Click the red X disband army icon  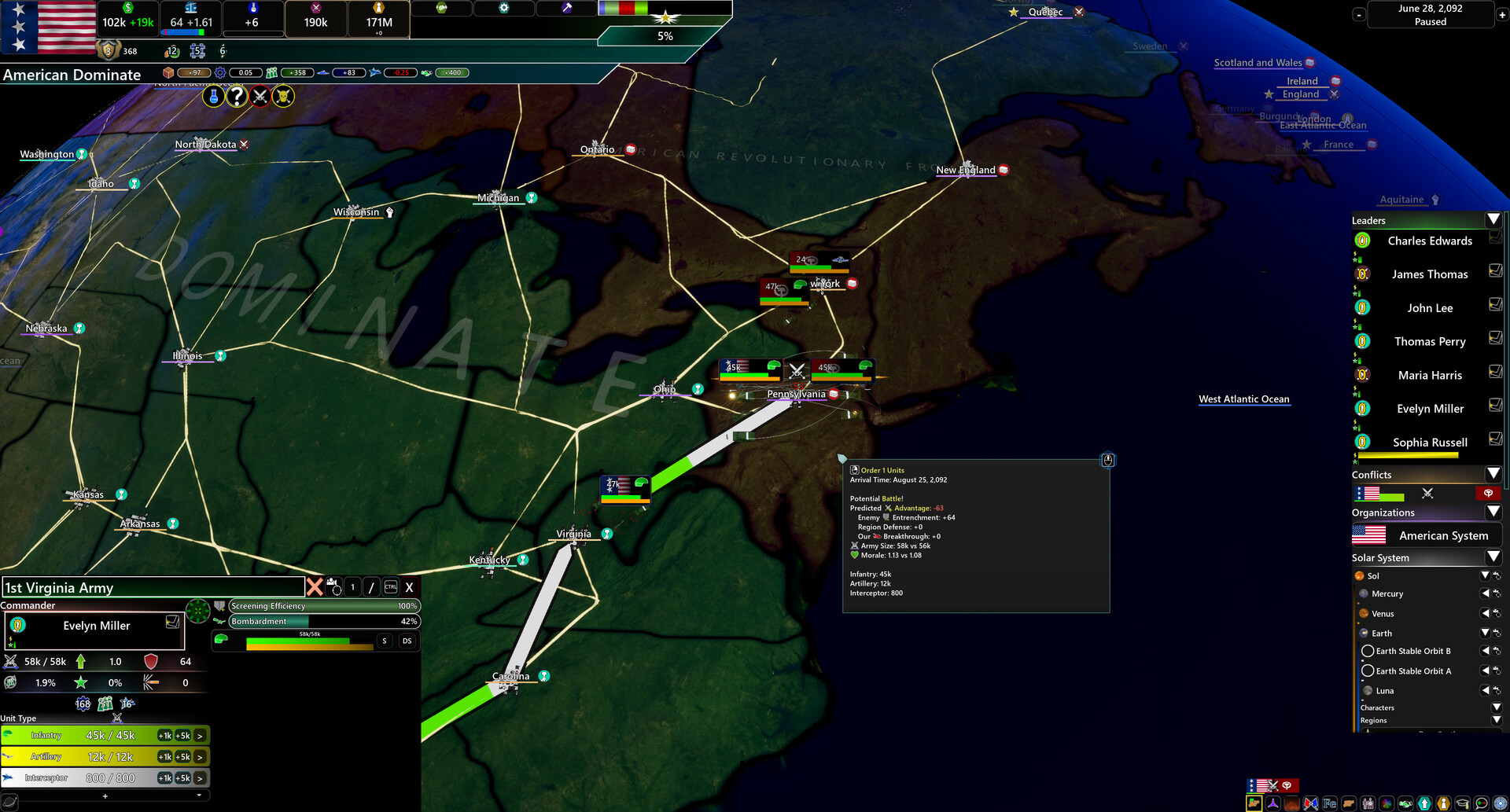(x=315, y=586)
